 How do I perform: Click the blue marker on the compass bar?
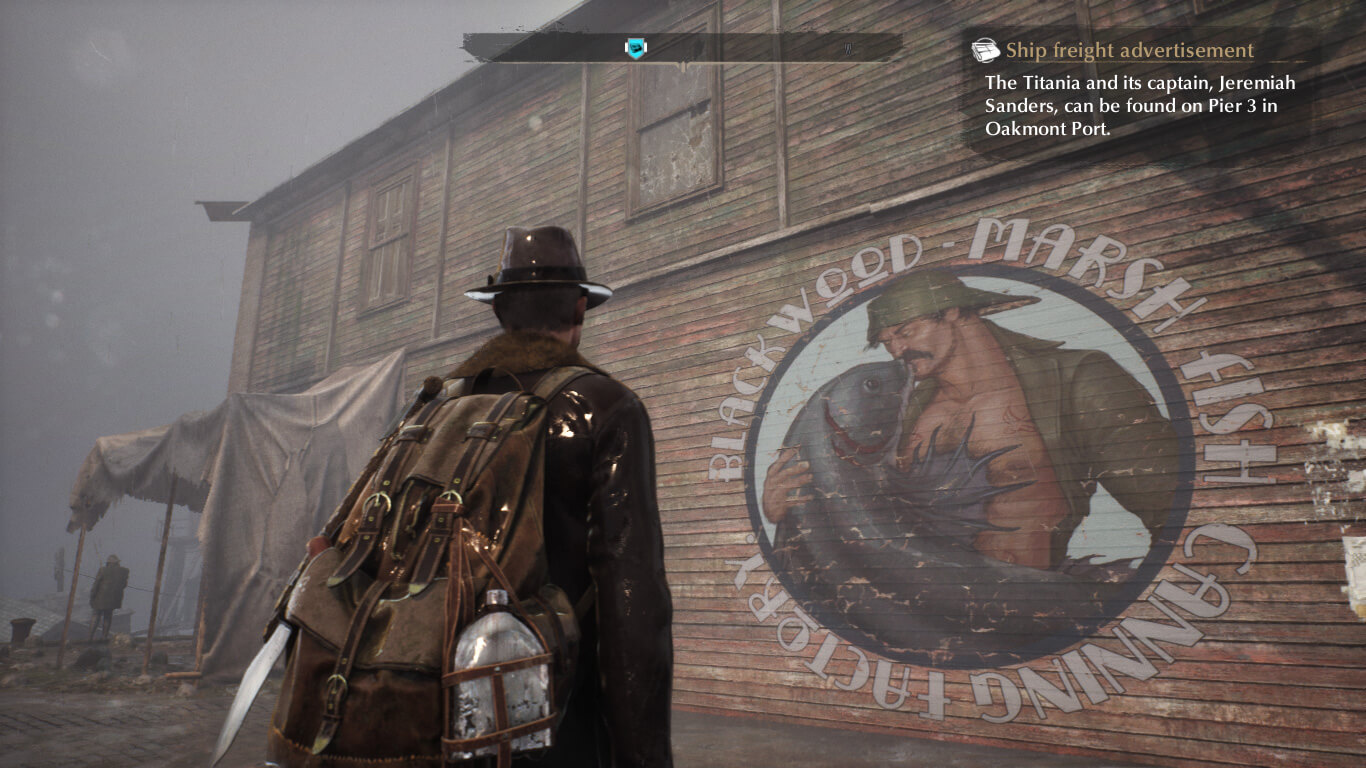[634, 48]
